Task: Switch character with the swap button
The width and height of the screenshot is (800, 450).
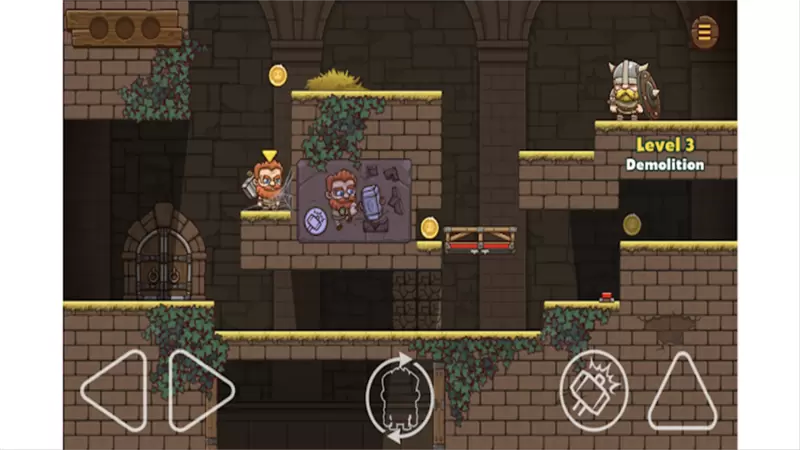Action: 399,397
